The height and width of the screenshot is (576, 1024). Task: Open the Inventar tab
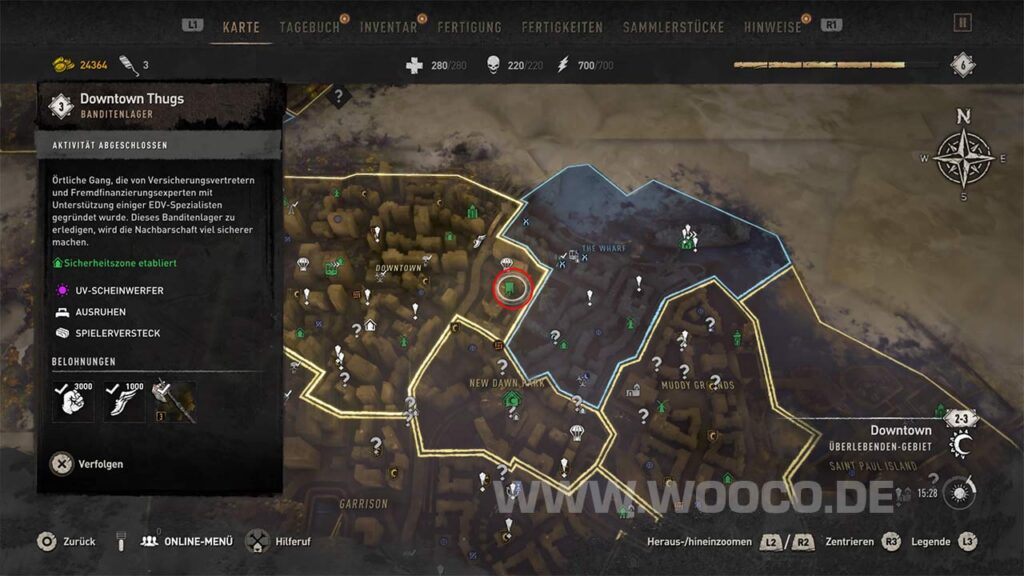(x=388, y=28)
